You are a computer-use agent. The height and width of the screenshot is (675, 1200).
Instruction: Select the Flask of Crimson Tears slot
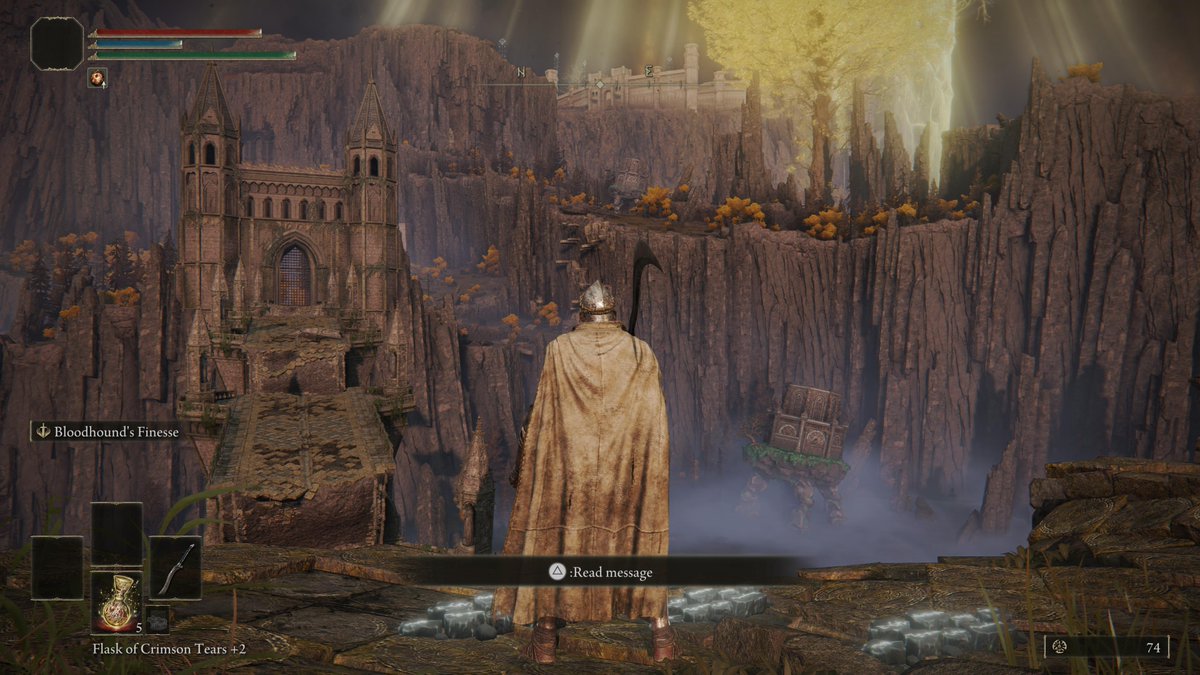[x=116, y=601]
